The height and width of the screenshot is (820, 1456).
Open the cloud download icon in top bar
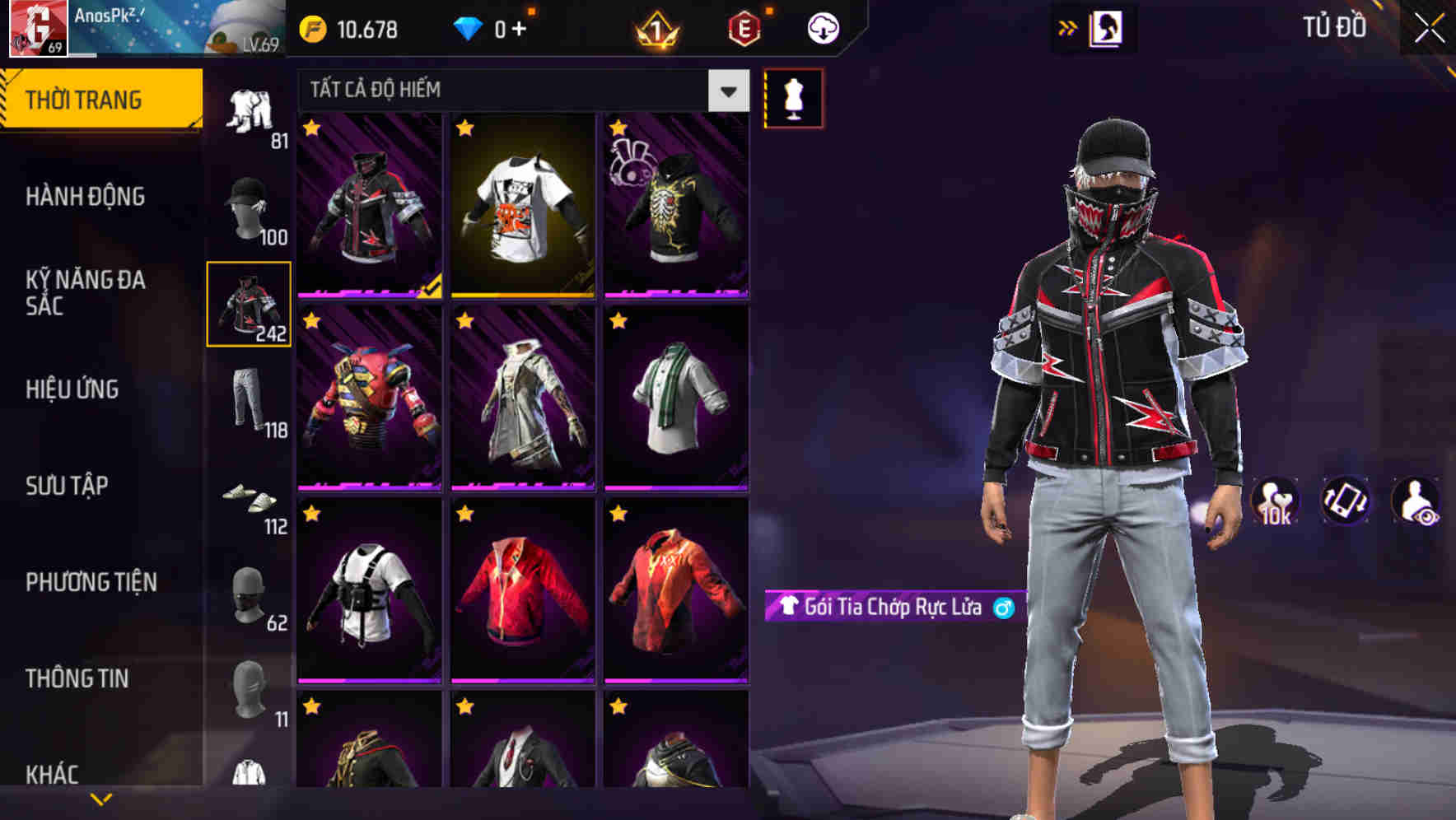[823, 27]
